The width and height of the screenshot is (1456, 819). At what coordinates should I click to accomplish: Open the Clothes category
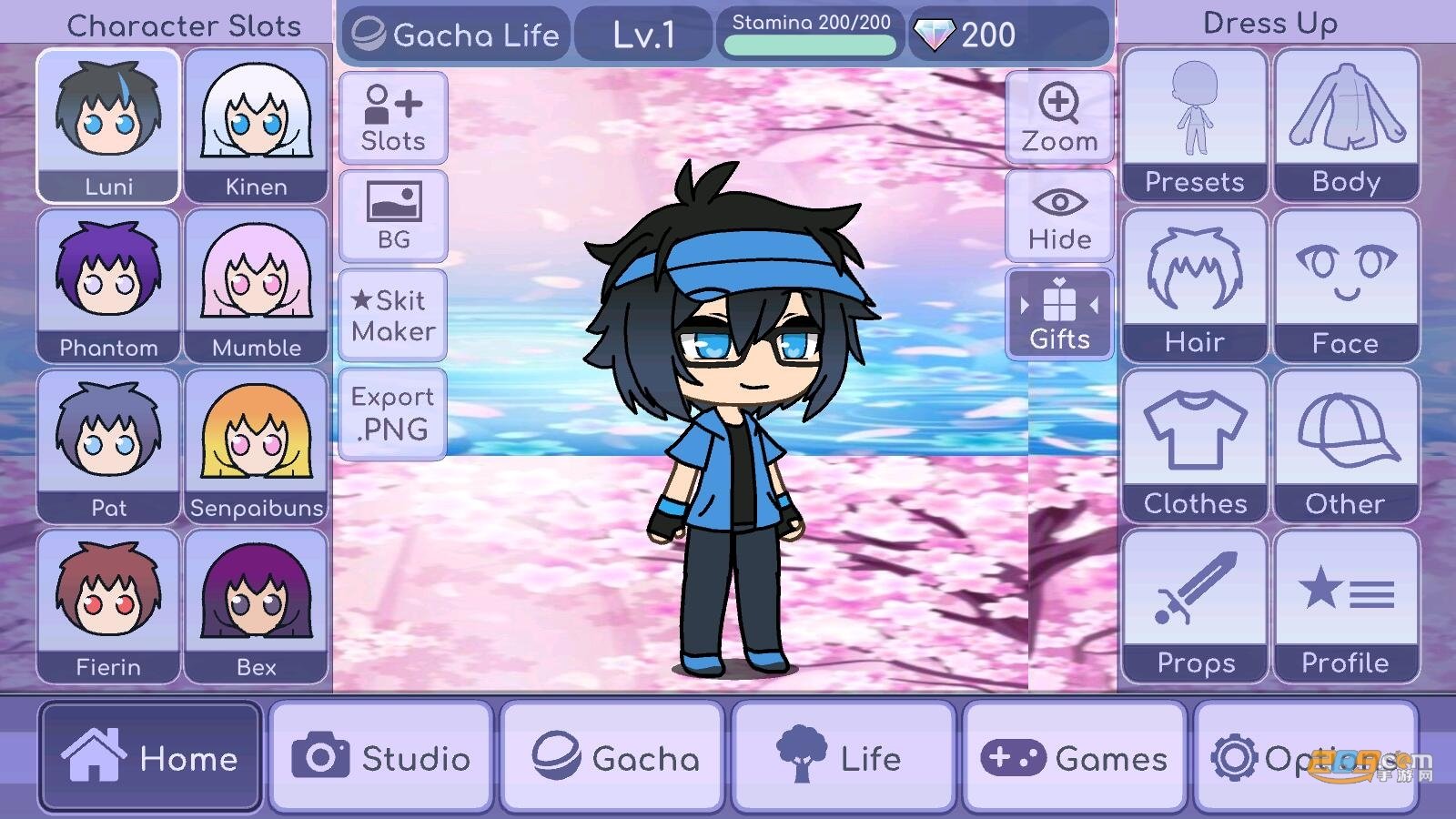(x=1194, y=446)
